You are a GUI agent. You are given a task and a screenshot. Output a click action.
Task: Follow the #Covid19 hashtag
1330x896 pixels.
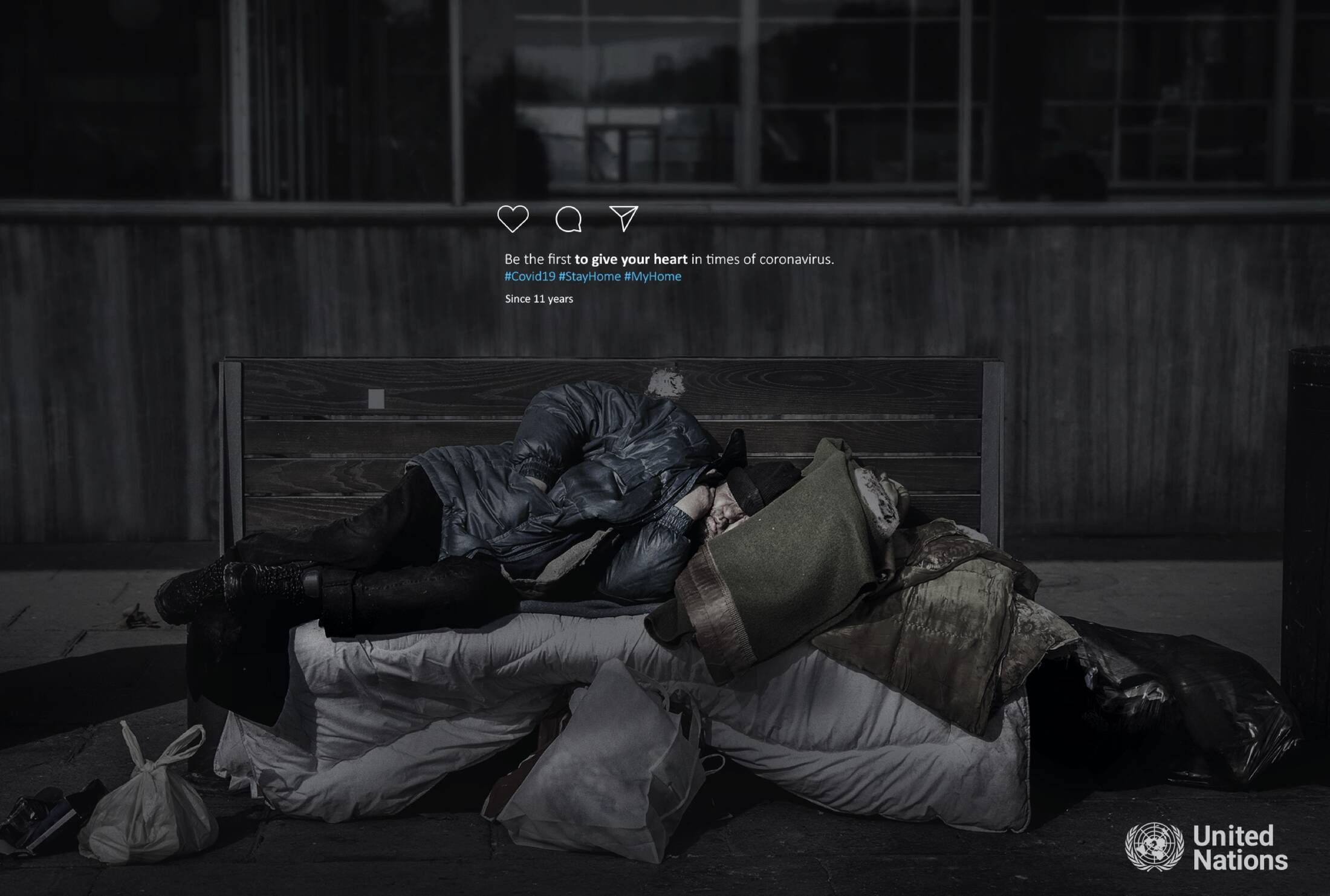pos(530,276)
